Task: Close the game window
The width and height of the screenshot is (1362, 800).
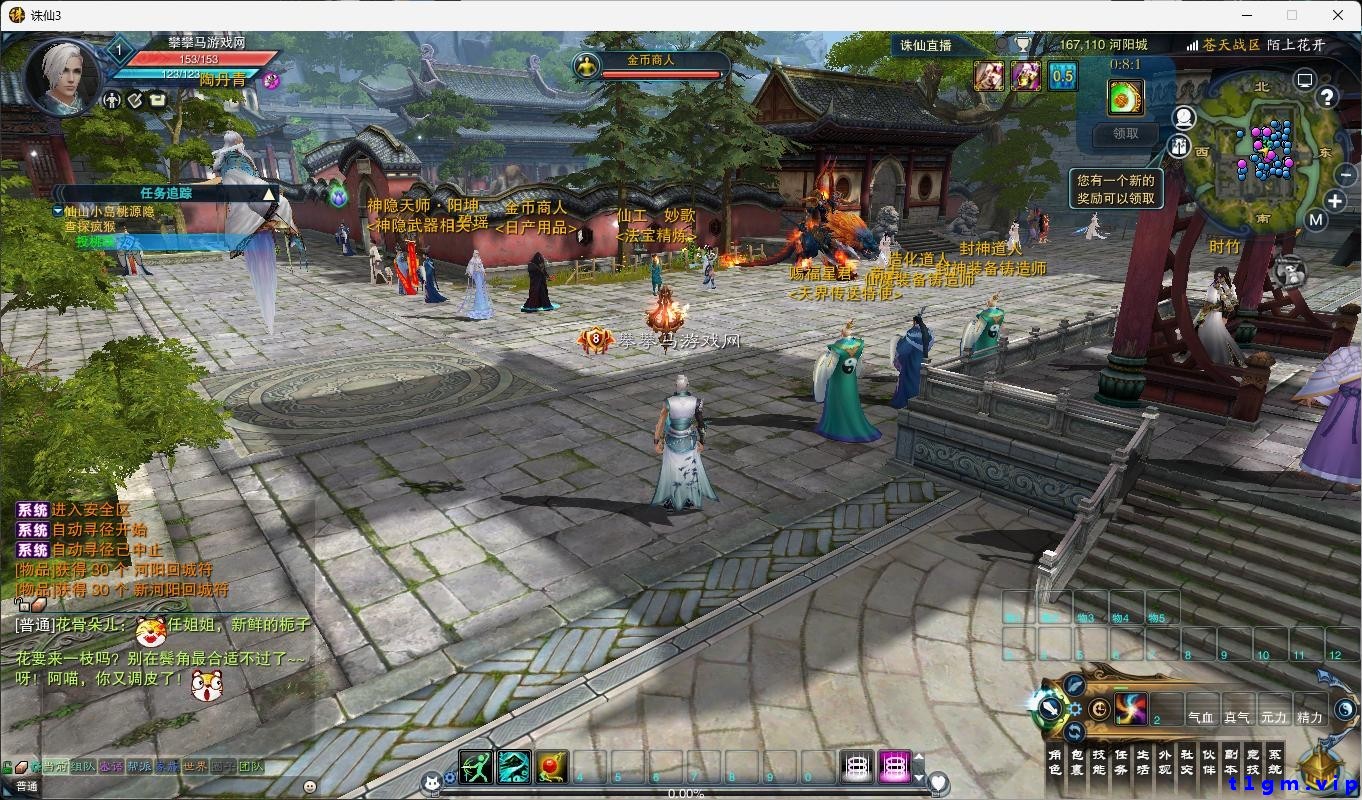Action: [x=1338, y=15]
